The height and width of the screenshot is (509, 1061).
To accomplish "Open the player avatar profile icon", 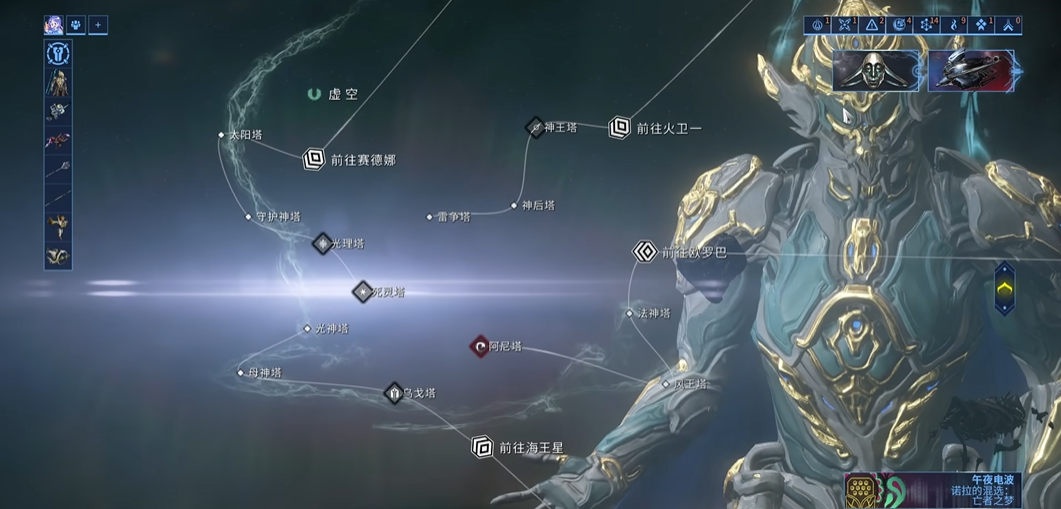I will point(54,25).
